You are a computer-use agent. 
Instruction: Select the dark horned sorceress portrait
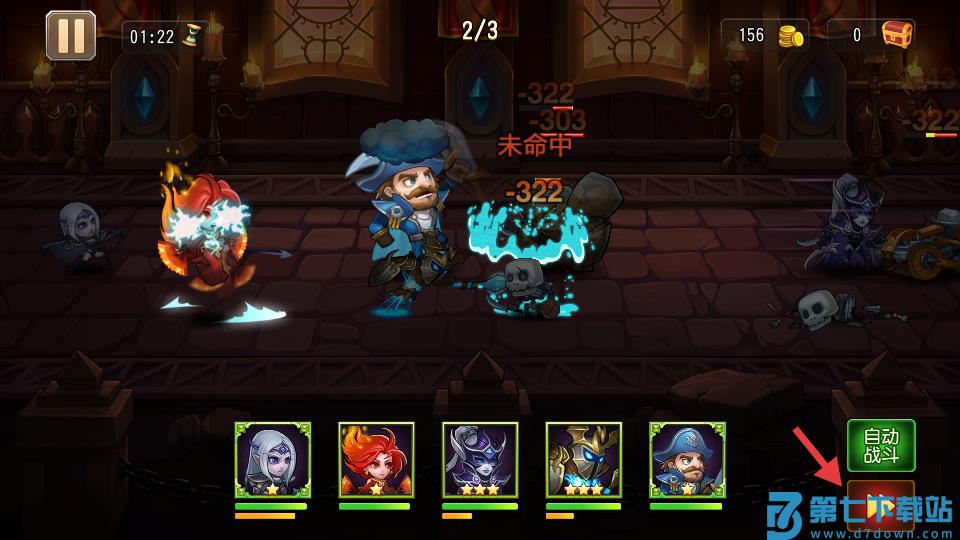coord(480,460)
